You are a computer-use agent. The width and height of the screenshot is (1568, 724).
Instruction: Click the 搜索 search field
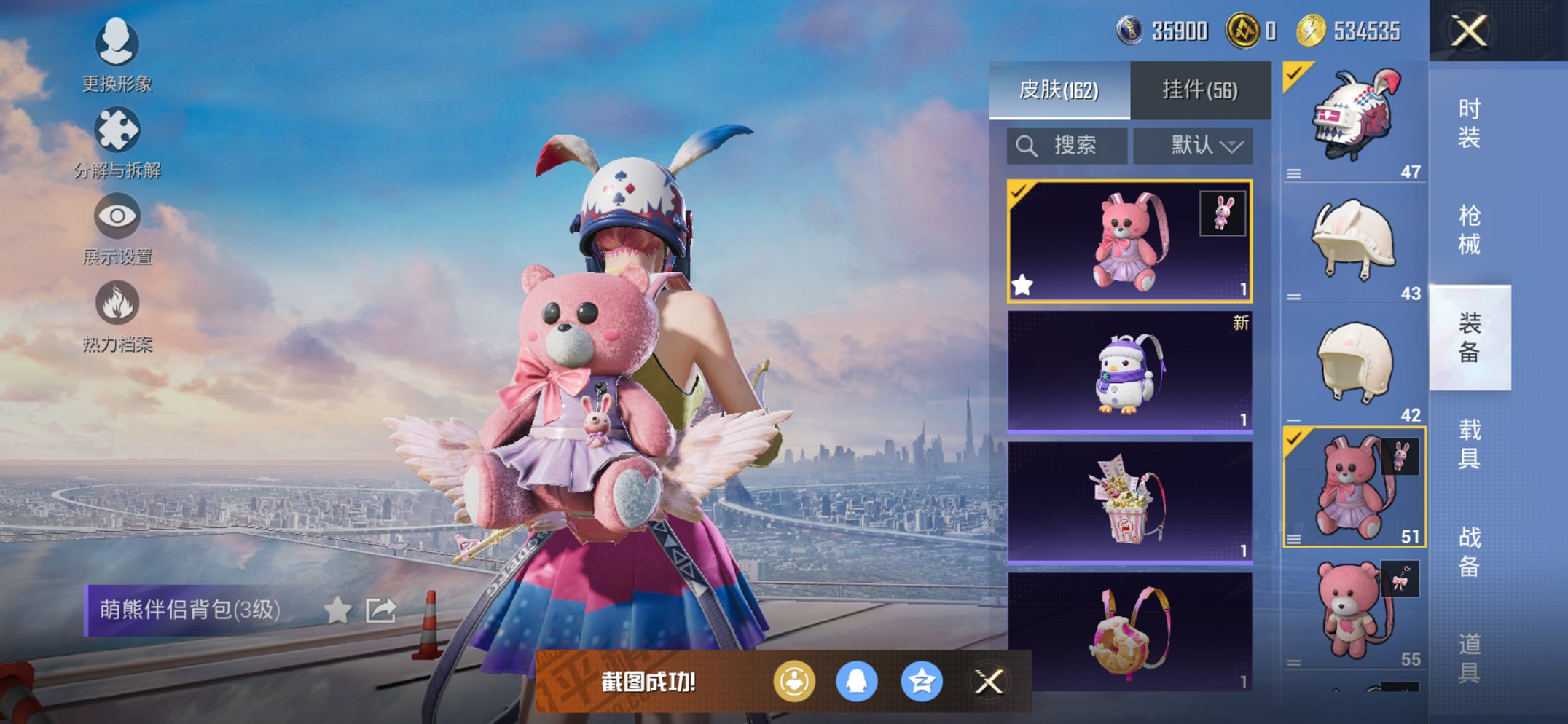tap(1067, 146)
